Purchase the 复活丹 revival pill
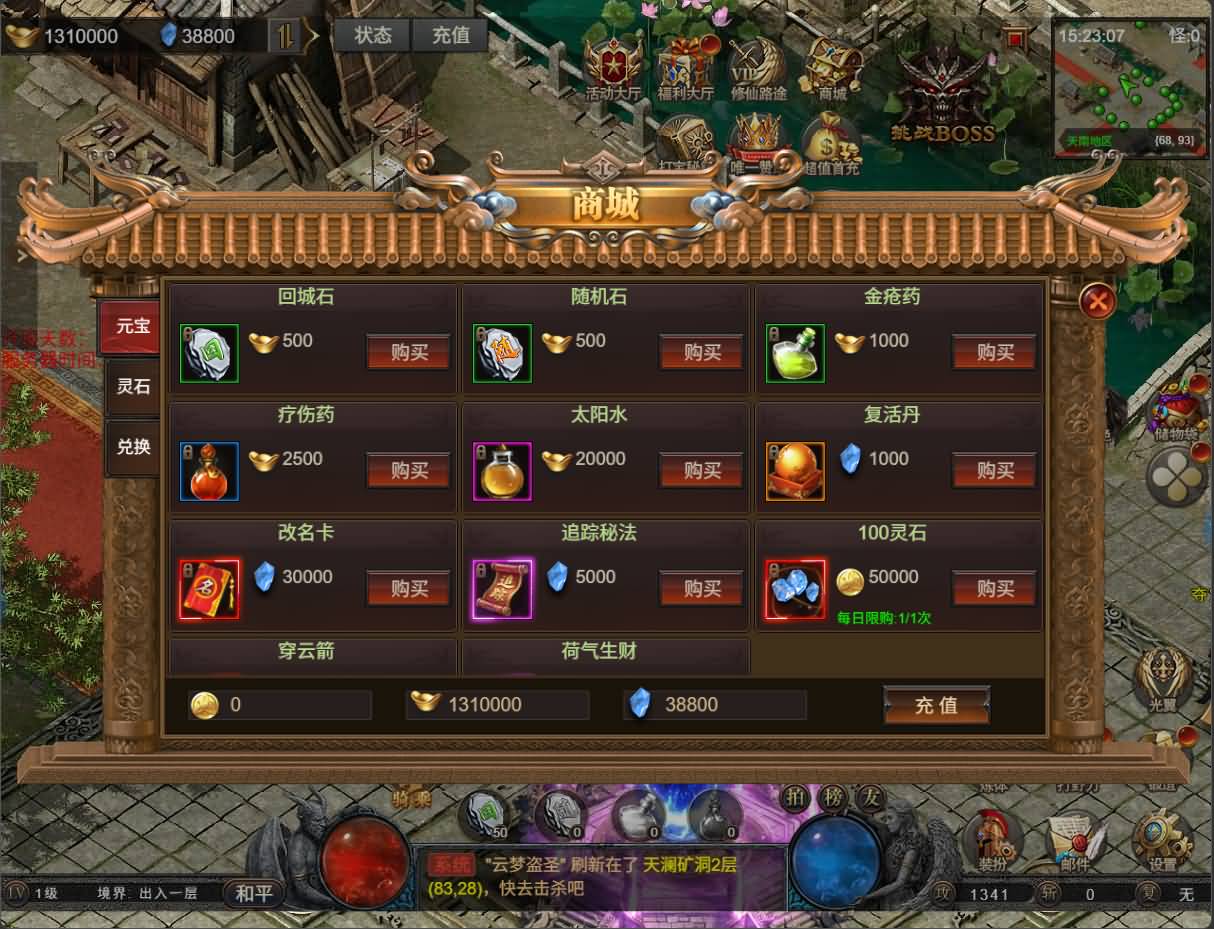This screenshot has width=1214, height=929. 994,470
